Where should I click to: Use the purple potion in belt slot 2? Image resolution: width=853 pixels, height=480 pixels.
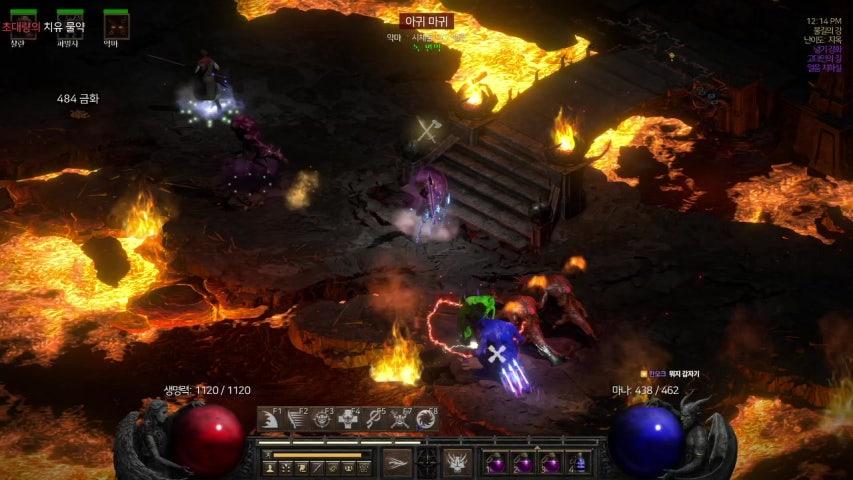click(525, 463)
